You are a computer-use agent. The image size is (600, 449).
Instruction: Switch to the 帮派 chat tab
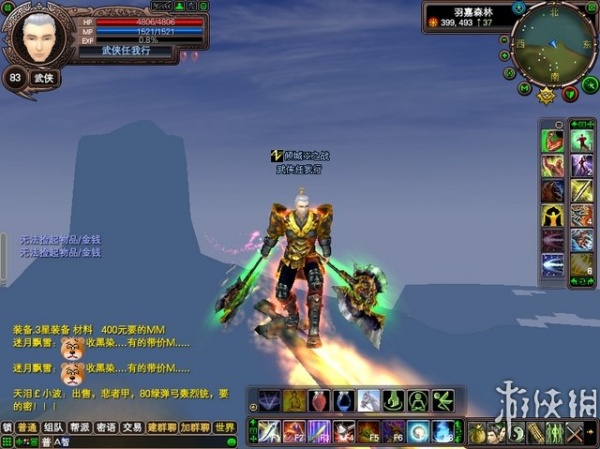pos(80,428)
